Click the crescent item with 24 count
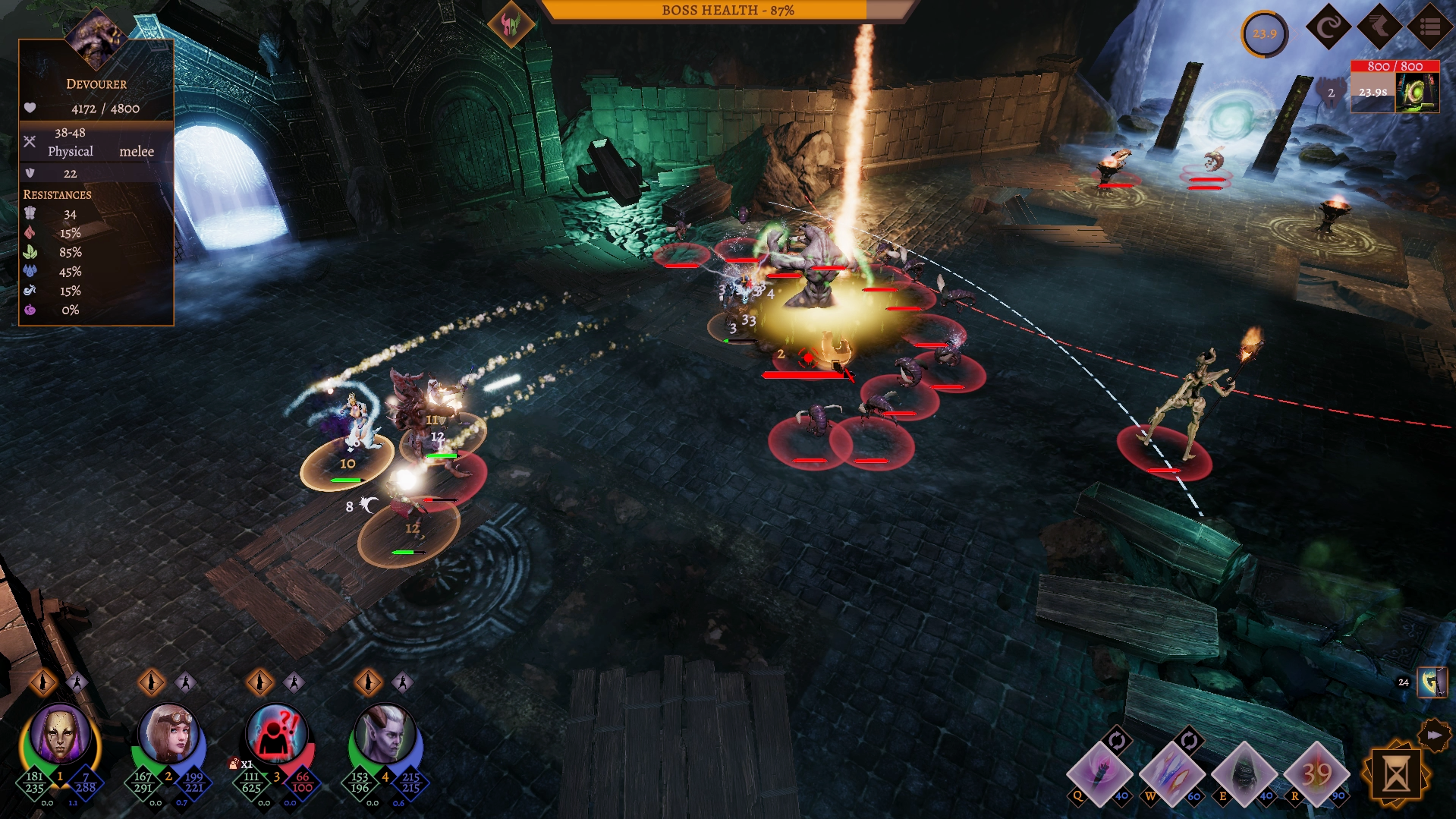 1432,682
